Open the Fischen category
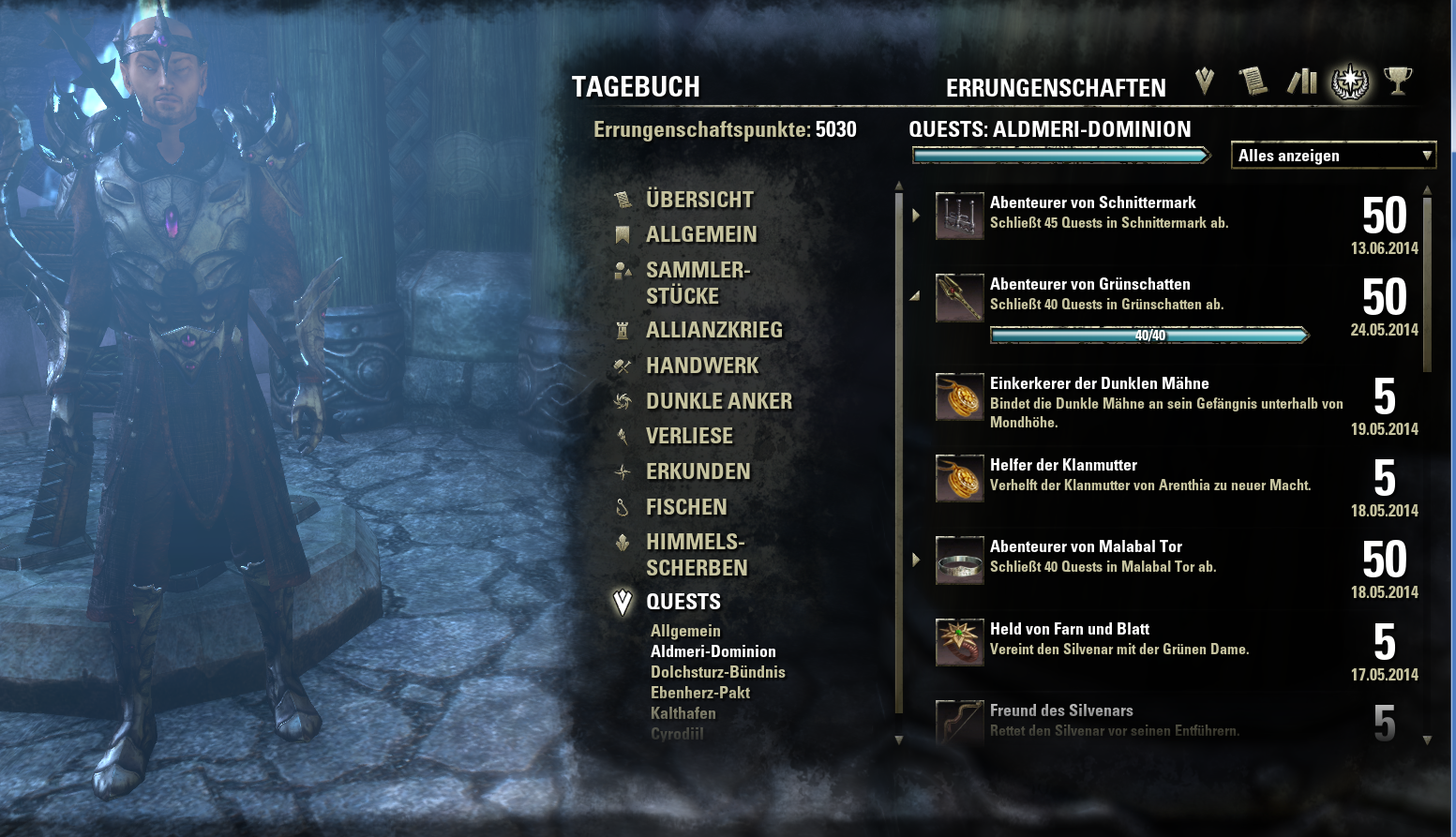This screenshot has width=1456, height=837. 685,507
